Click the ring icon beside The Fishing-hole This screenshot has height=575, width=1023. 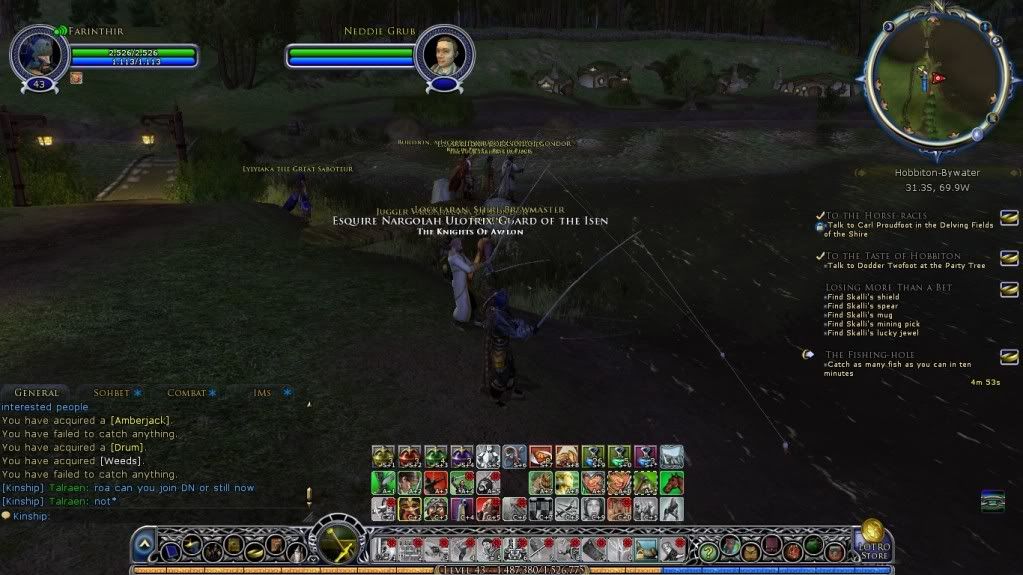(1009, 356)
